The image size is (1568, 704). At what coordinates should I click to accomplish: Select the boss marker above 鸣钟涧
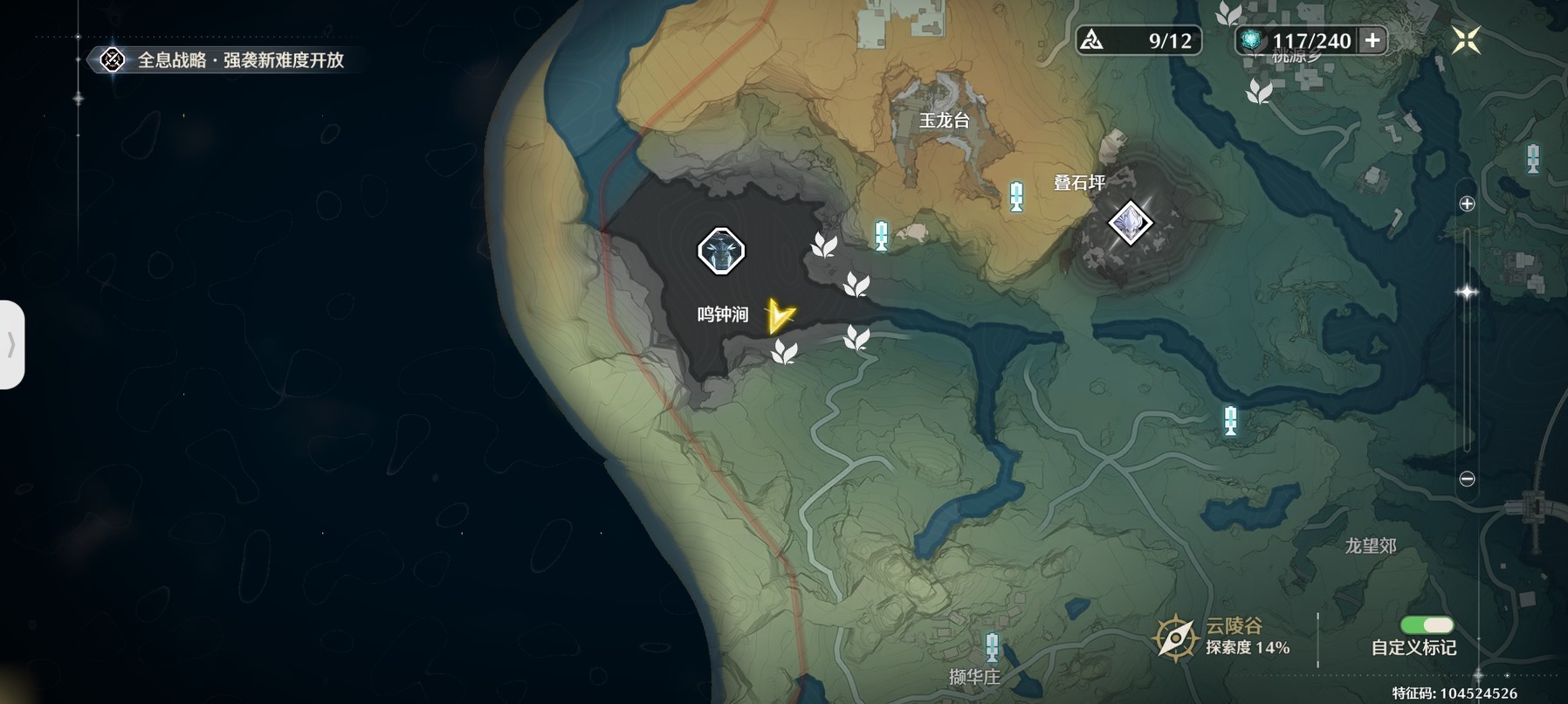coord(721,252)
